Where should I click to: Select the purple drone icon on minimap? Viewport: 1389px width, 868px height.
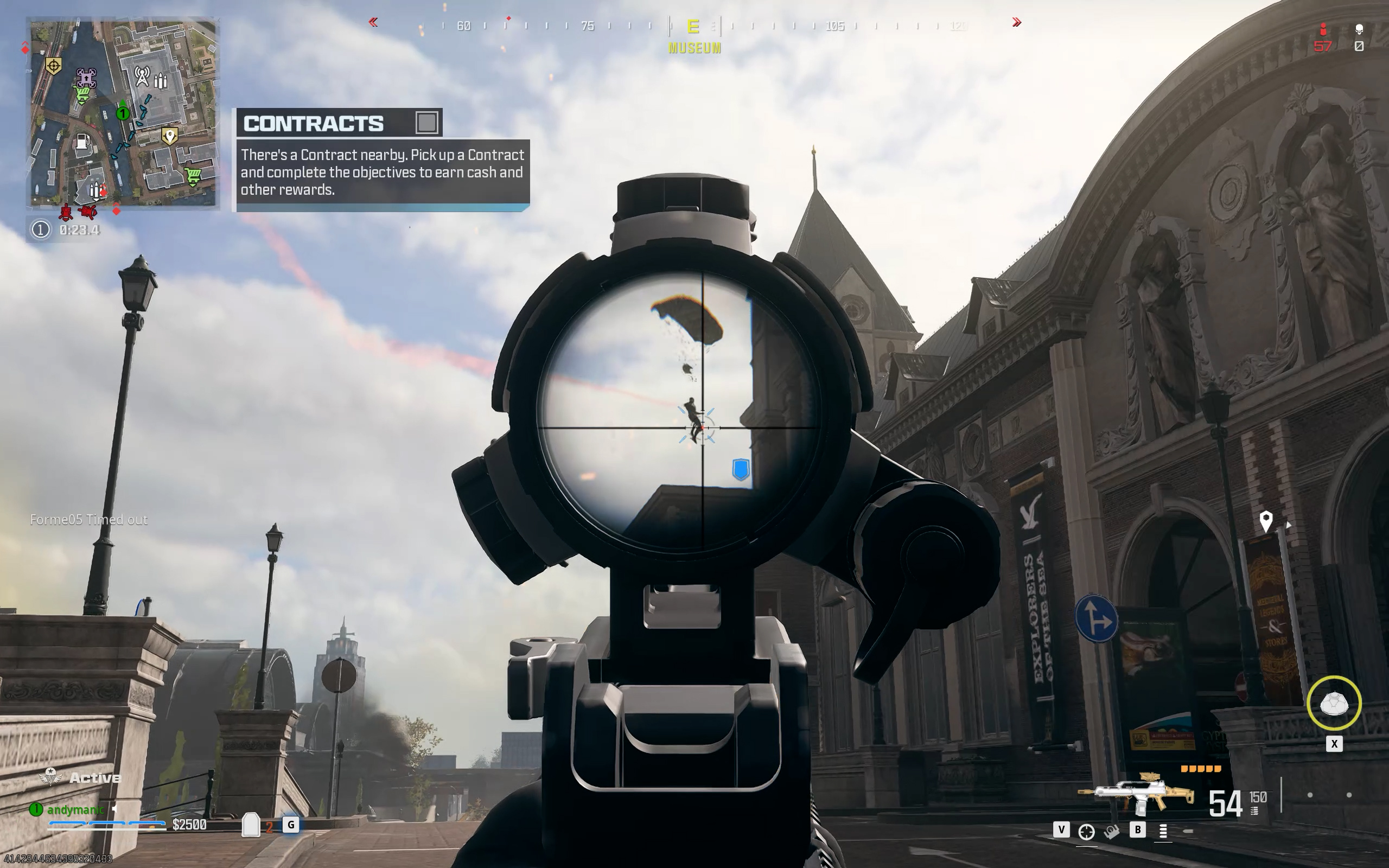[86, 78]
